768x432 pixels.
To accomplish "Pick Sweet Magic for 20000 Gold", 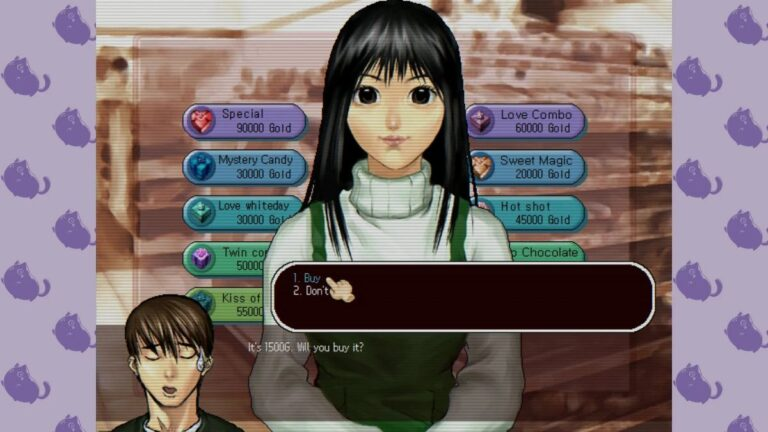I will pyautogui.click(x=526, y=166).
